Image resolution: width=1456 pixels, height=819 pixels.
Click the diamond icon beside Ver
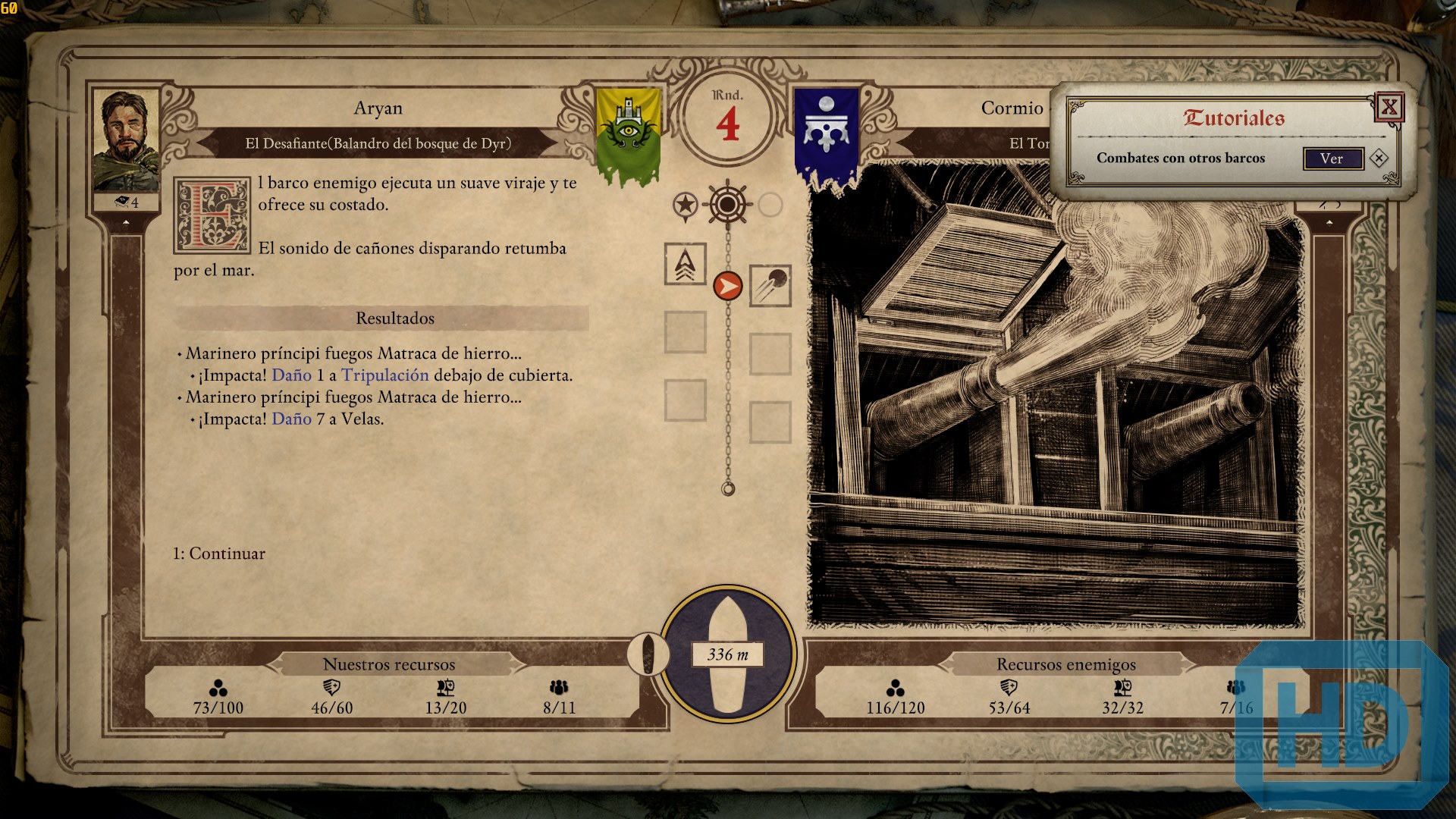(1379, 158)
